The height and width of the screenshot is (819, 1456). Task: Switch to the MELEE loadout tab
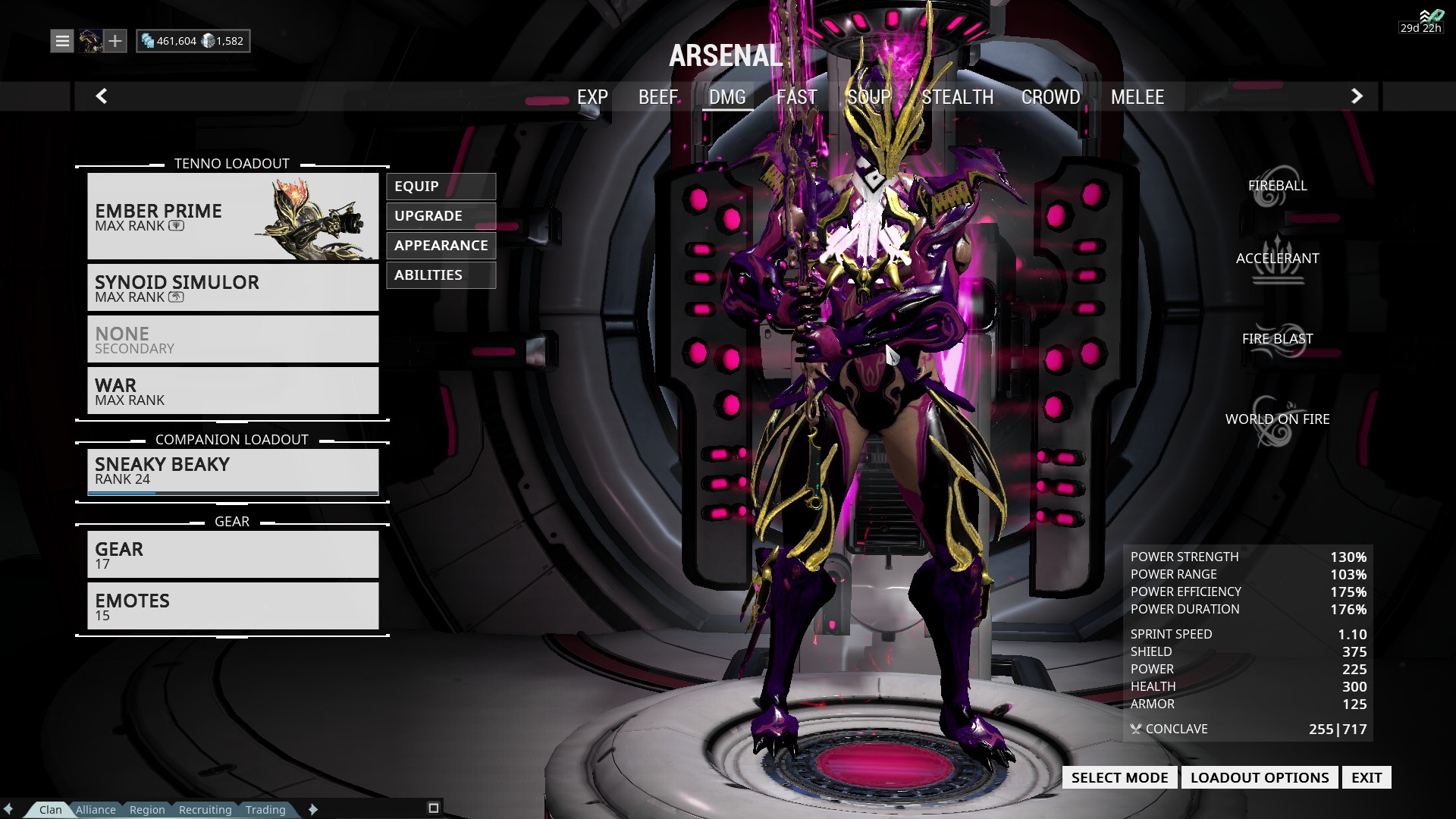1137,97
